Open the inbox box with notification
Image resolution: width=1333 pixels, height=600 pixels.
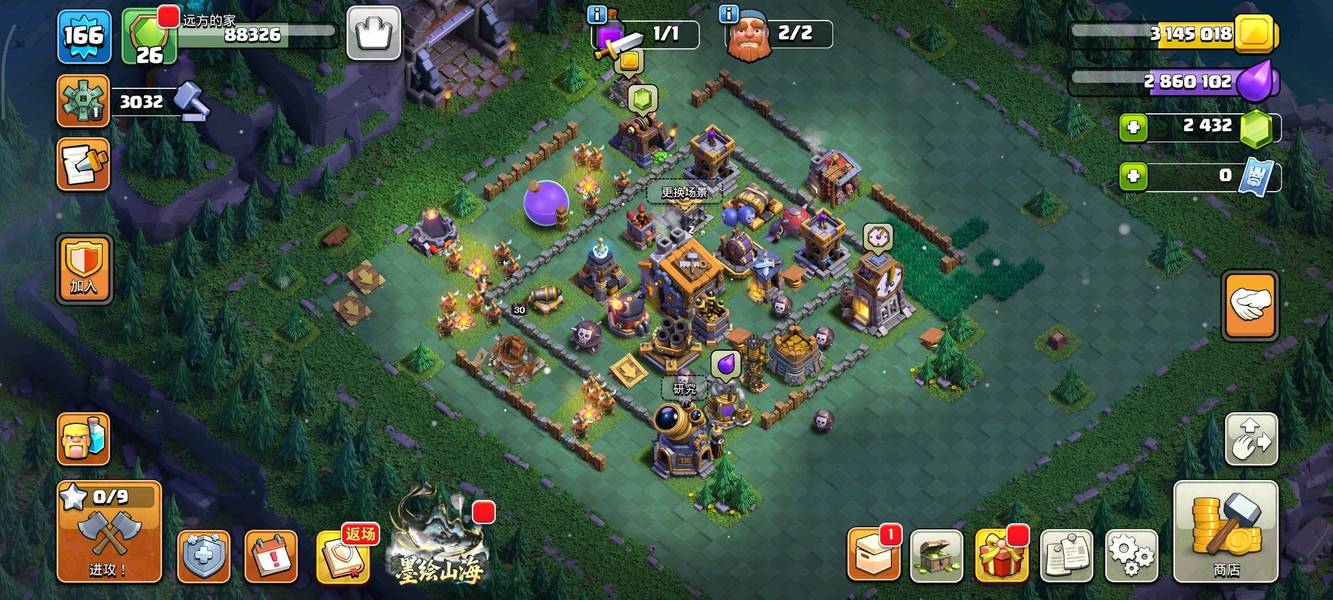(873, 555)
